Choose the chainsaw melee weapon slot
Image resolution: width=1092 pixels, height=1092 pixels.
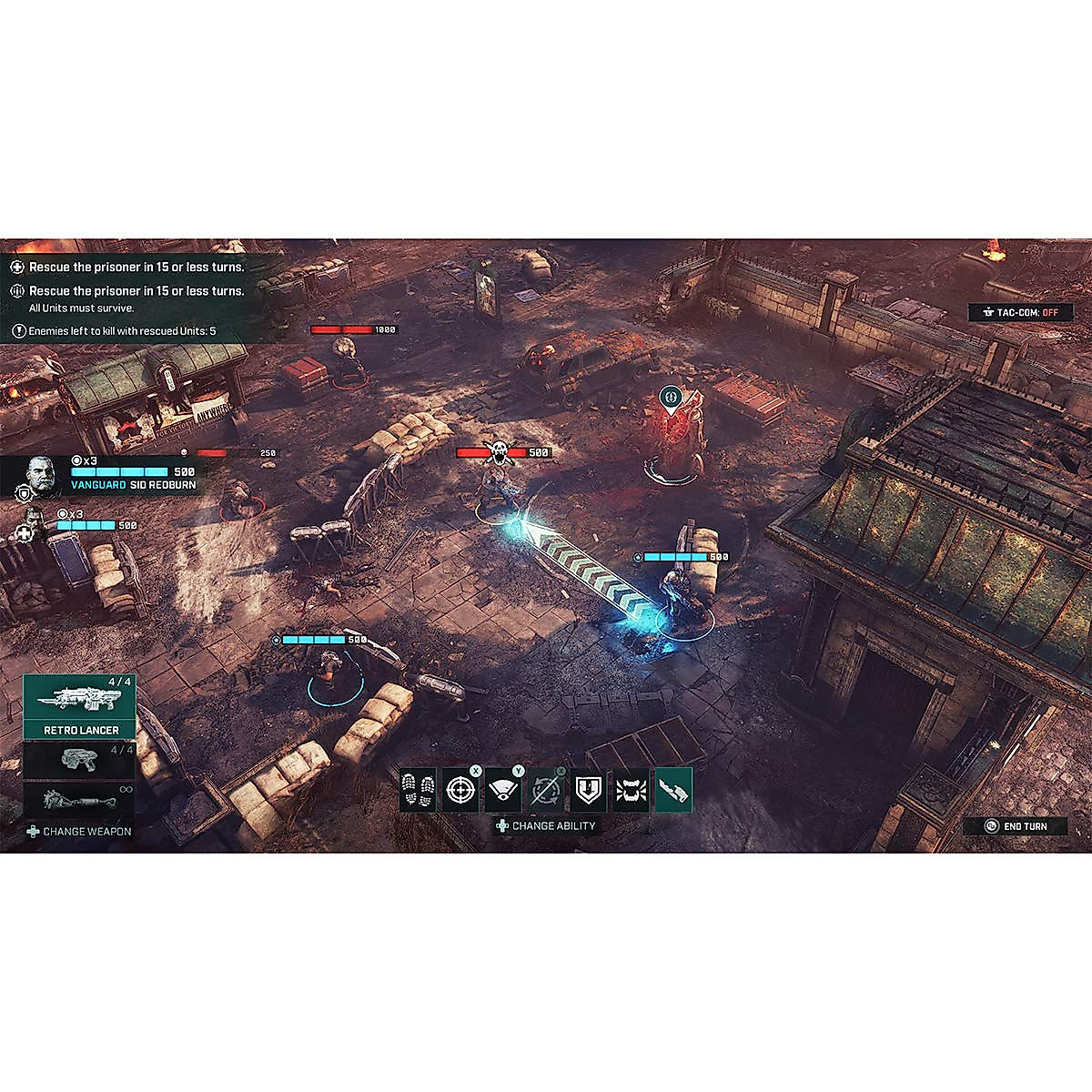pos(80,801)
